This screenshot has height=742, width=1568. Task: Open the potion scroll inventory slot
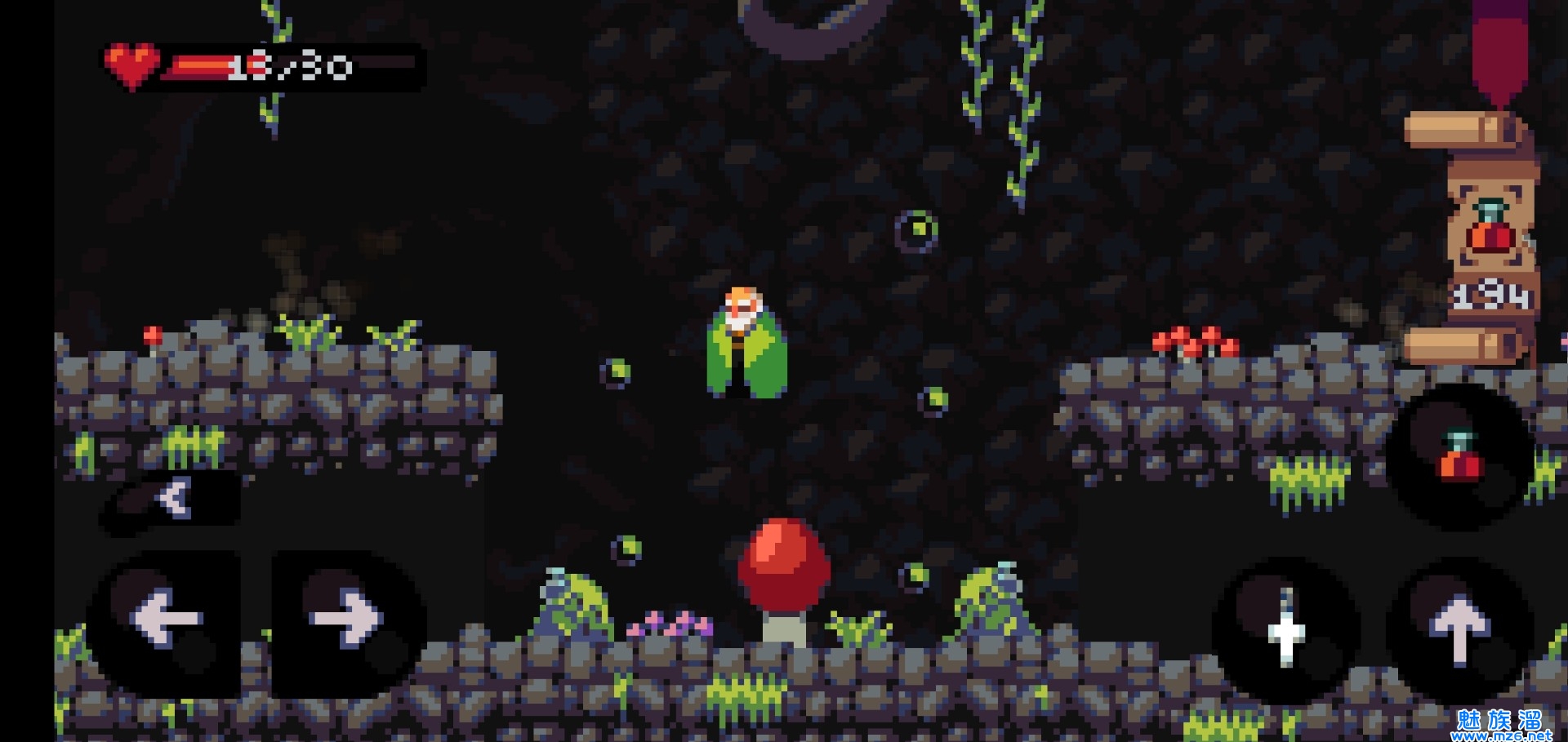(x=1490, y=233)
